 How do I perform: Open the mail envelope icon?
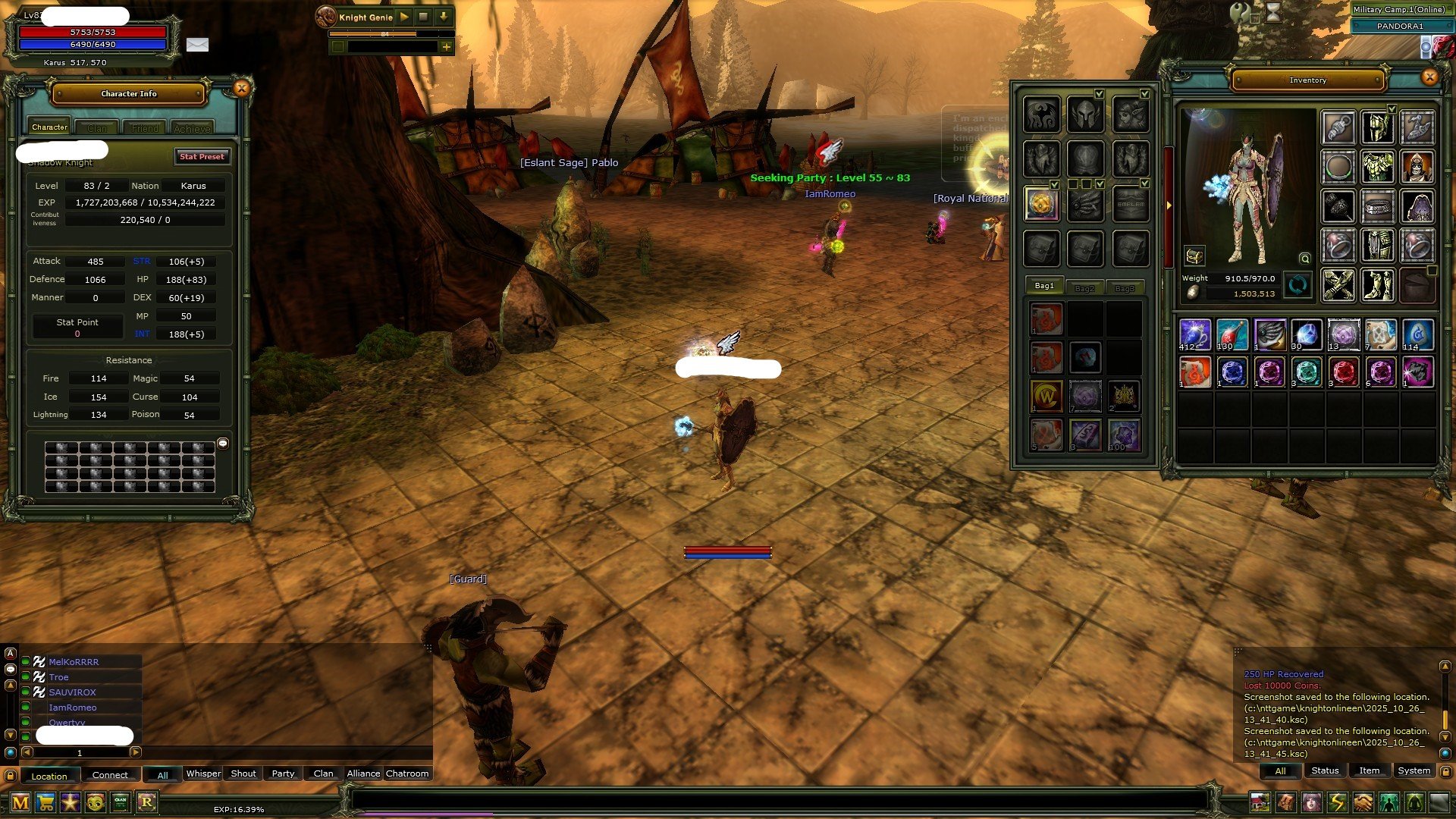pyautogui.click(x=197, y=45)
